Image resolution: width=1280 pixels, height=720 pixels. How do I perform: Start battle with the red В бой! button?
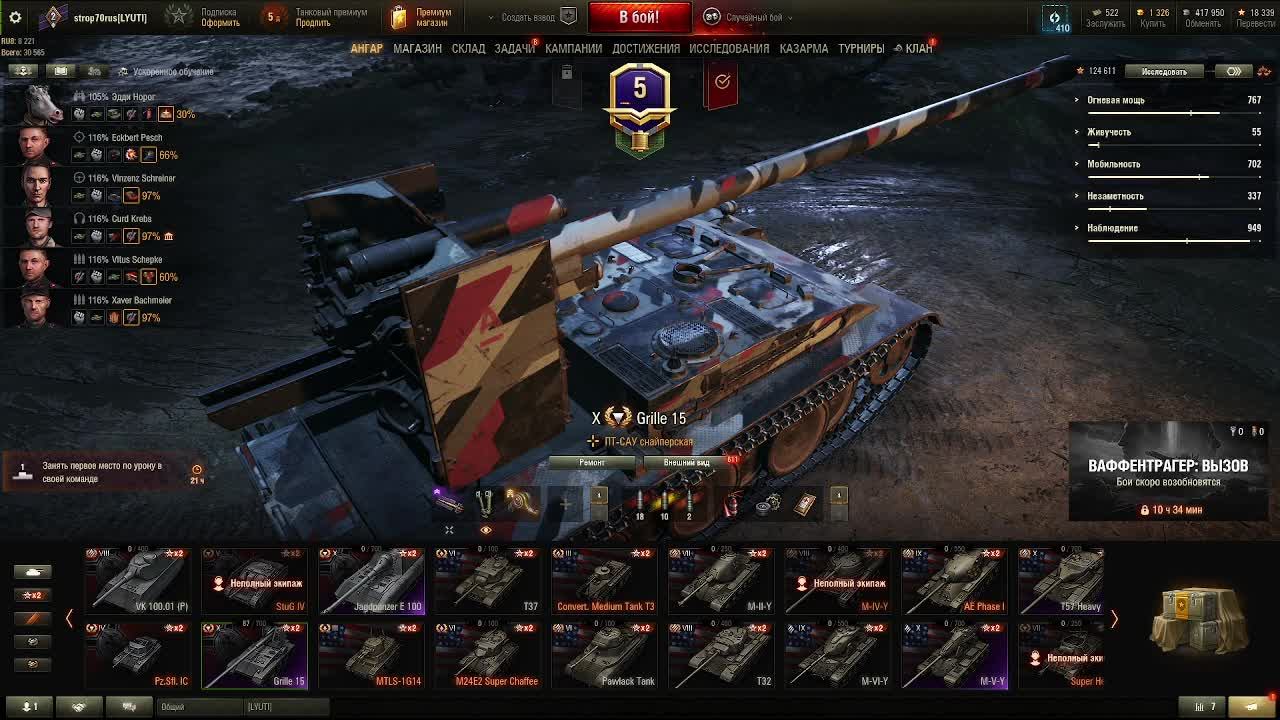638,17
